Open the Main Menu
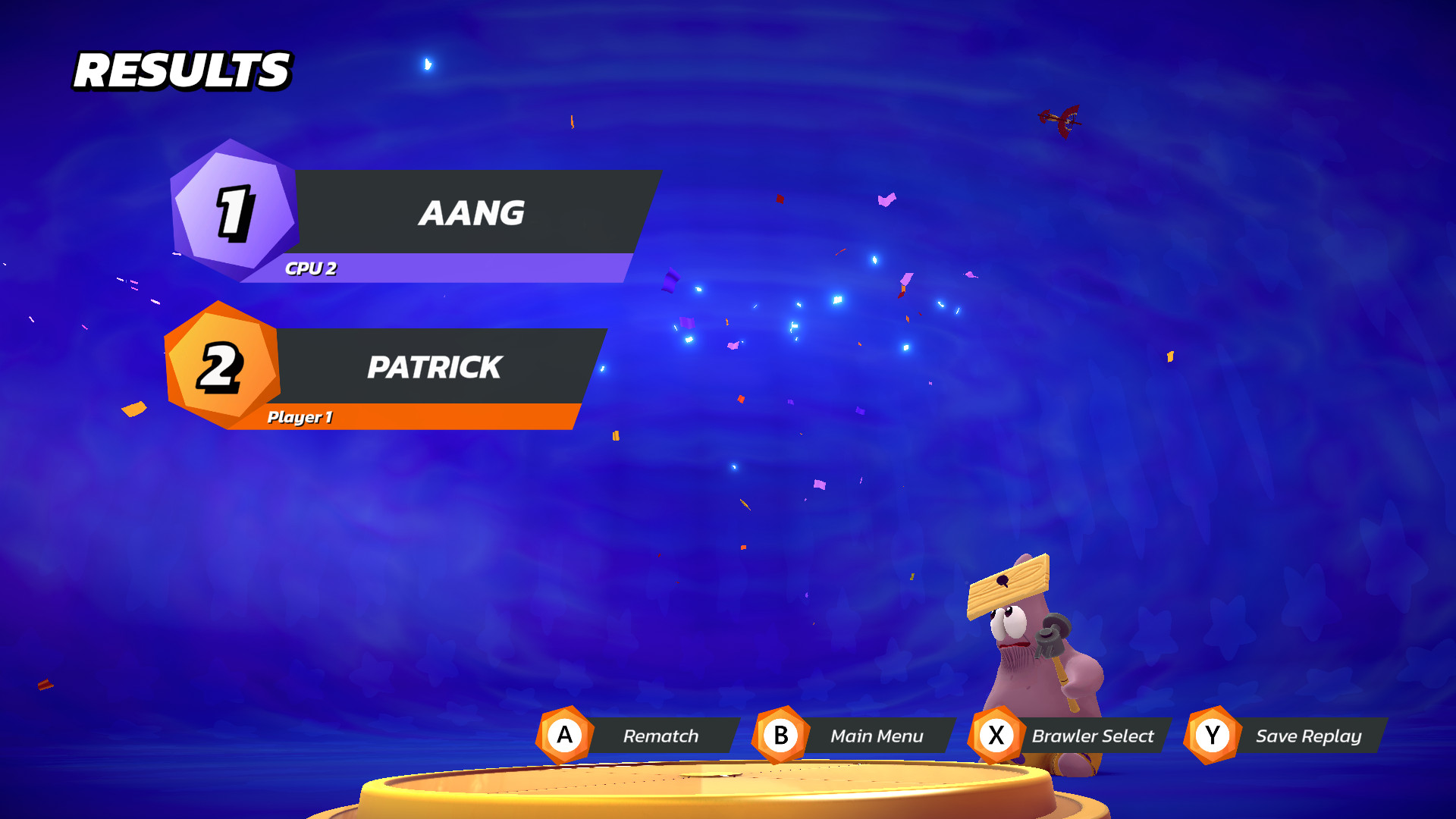This screenshot has width=1456, height=819. pos(878,735)
